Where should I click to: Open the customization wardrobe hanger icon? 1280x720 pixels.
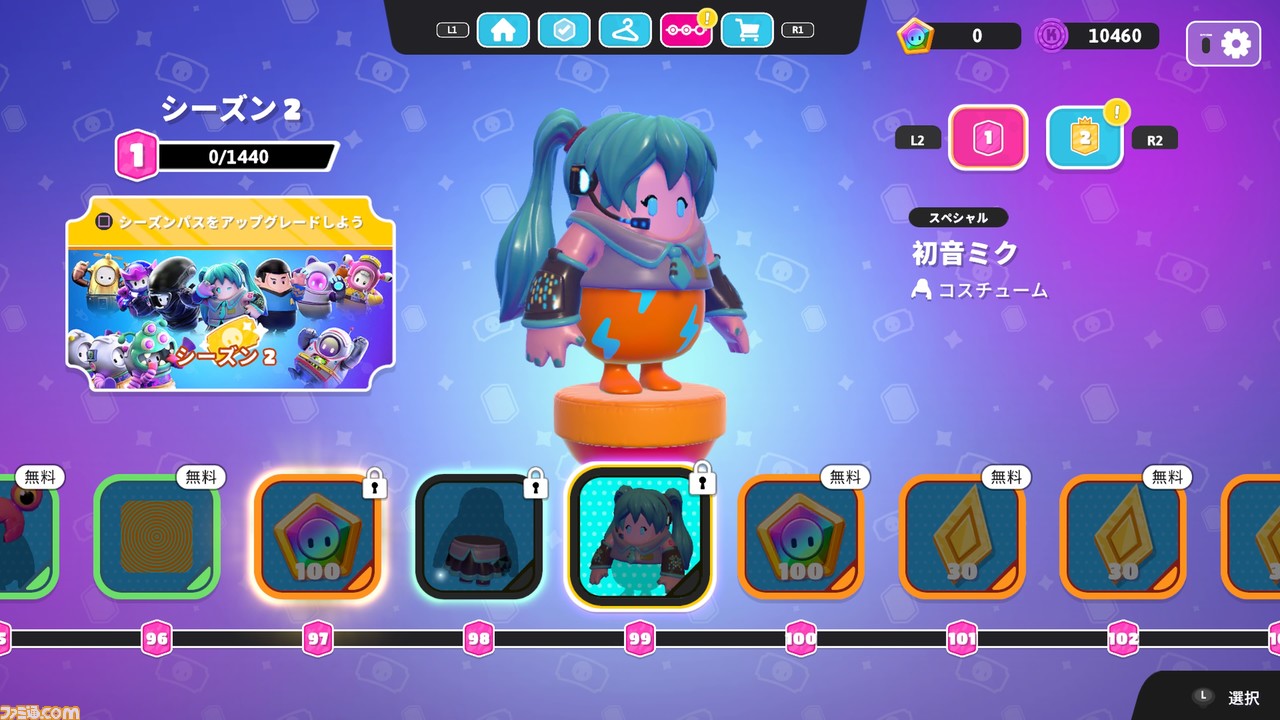[624, 30]
